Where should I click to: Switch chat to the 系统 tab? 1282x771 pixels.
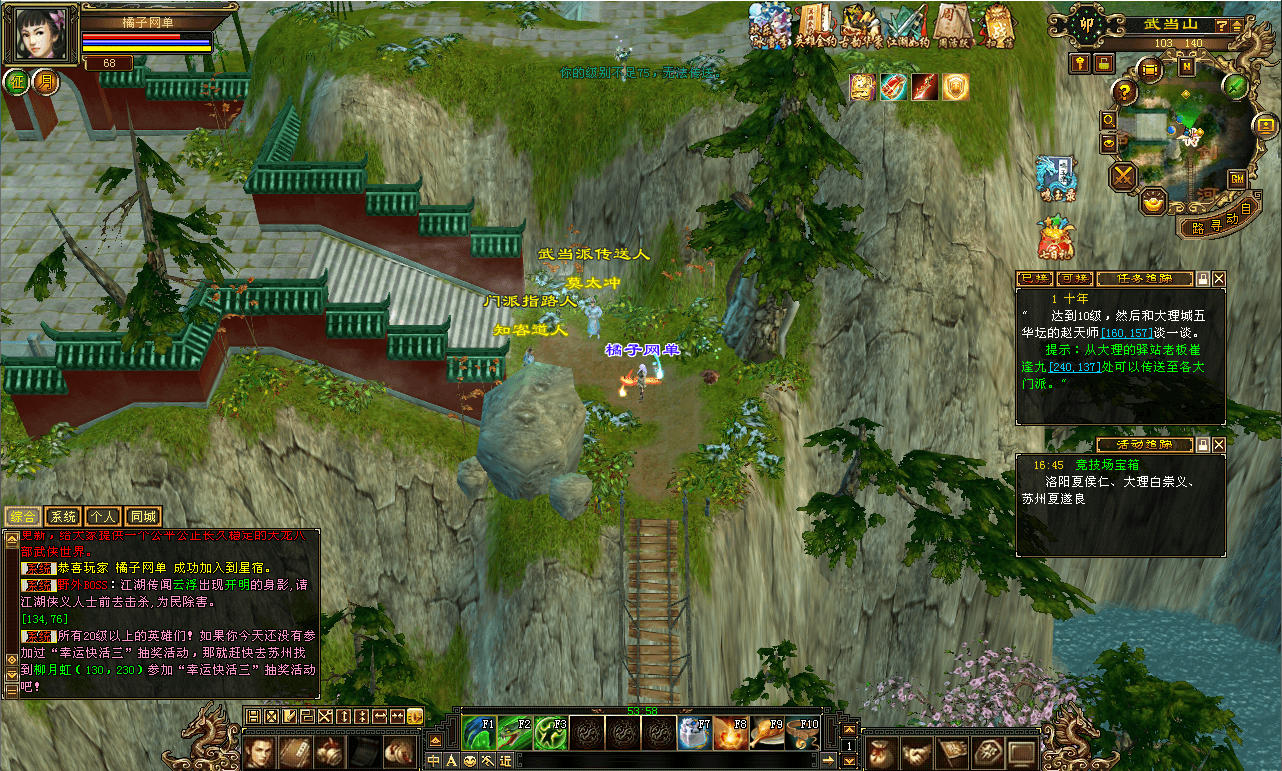[63, 517]
